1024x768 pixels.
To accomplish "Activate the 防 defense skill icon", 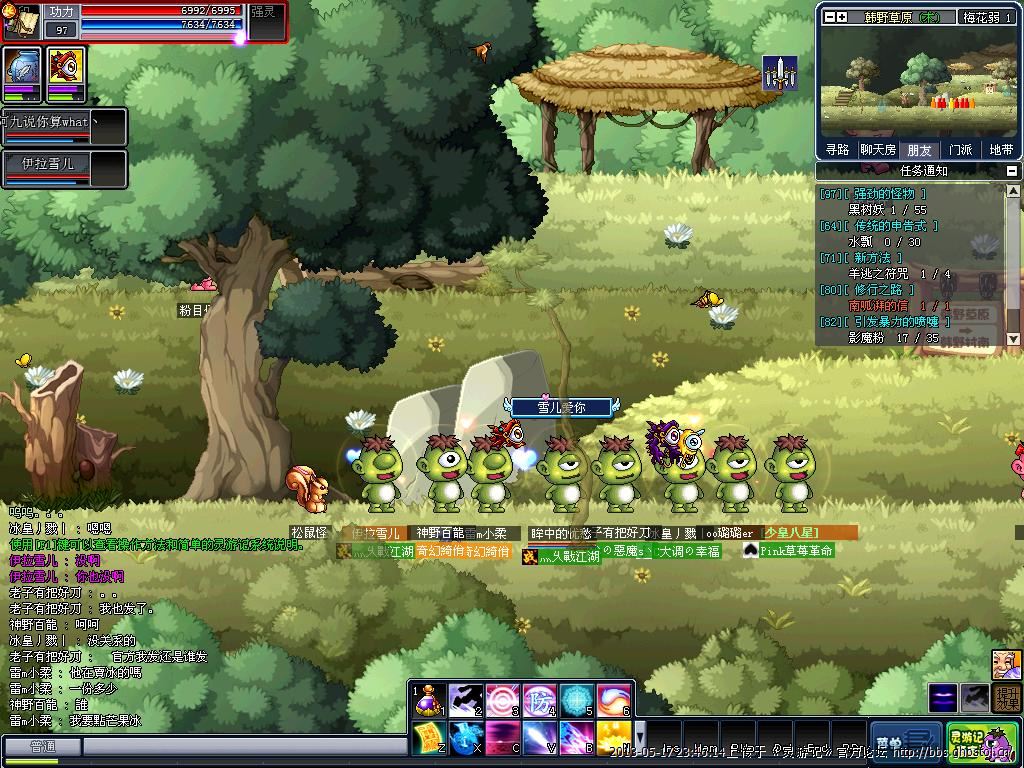I will (540, 700).
